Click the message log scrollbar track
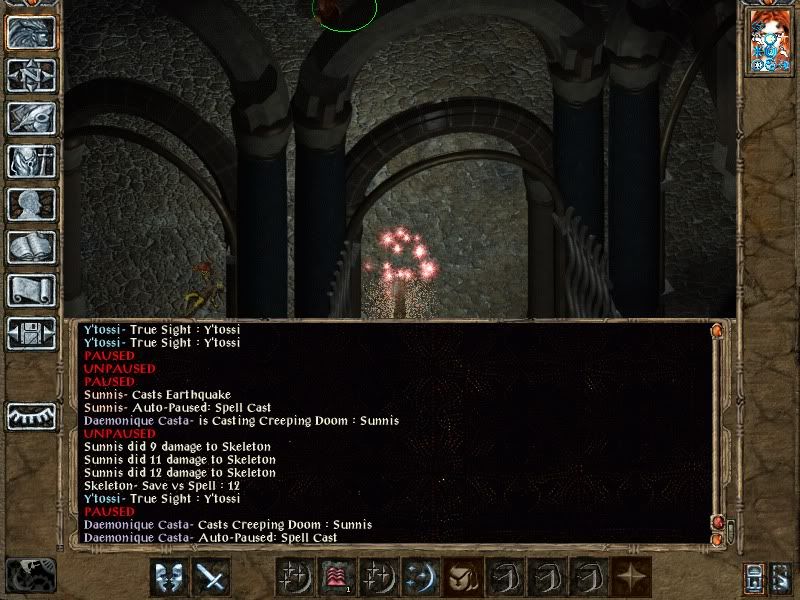 [x=716, y=430]
